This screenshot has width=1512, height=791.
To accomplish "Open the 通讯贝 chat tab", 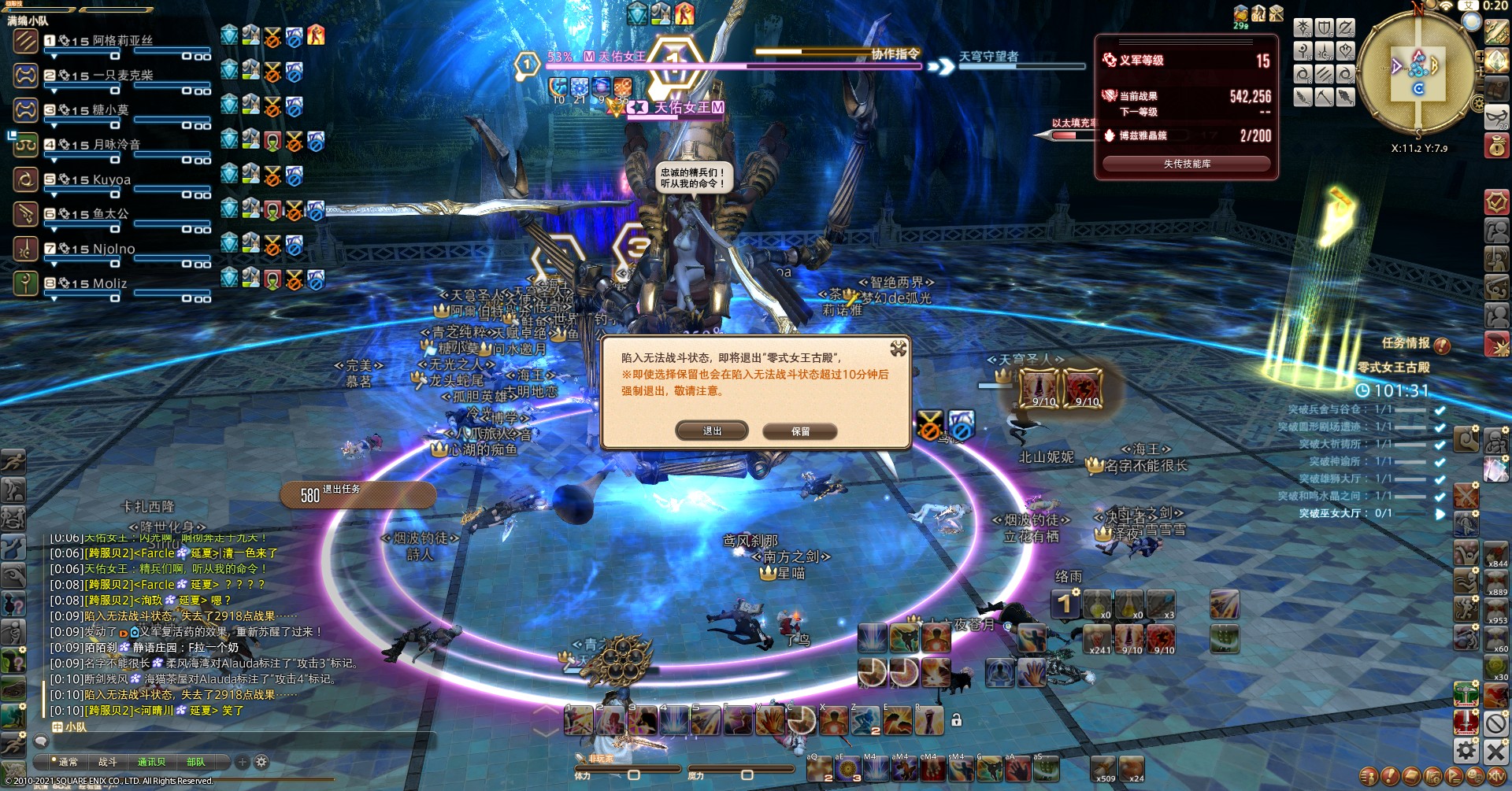I will pyautogui.click(x=151, y=762).
